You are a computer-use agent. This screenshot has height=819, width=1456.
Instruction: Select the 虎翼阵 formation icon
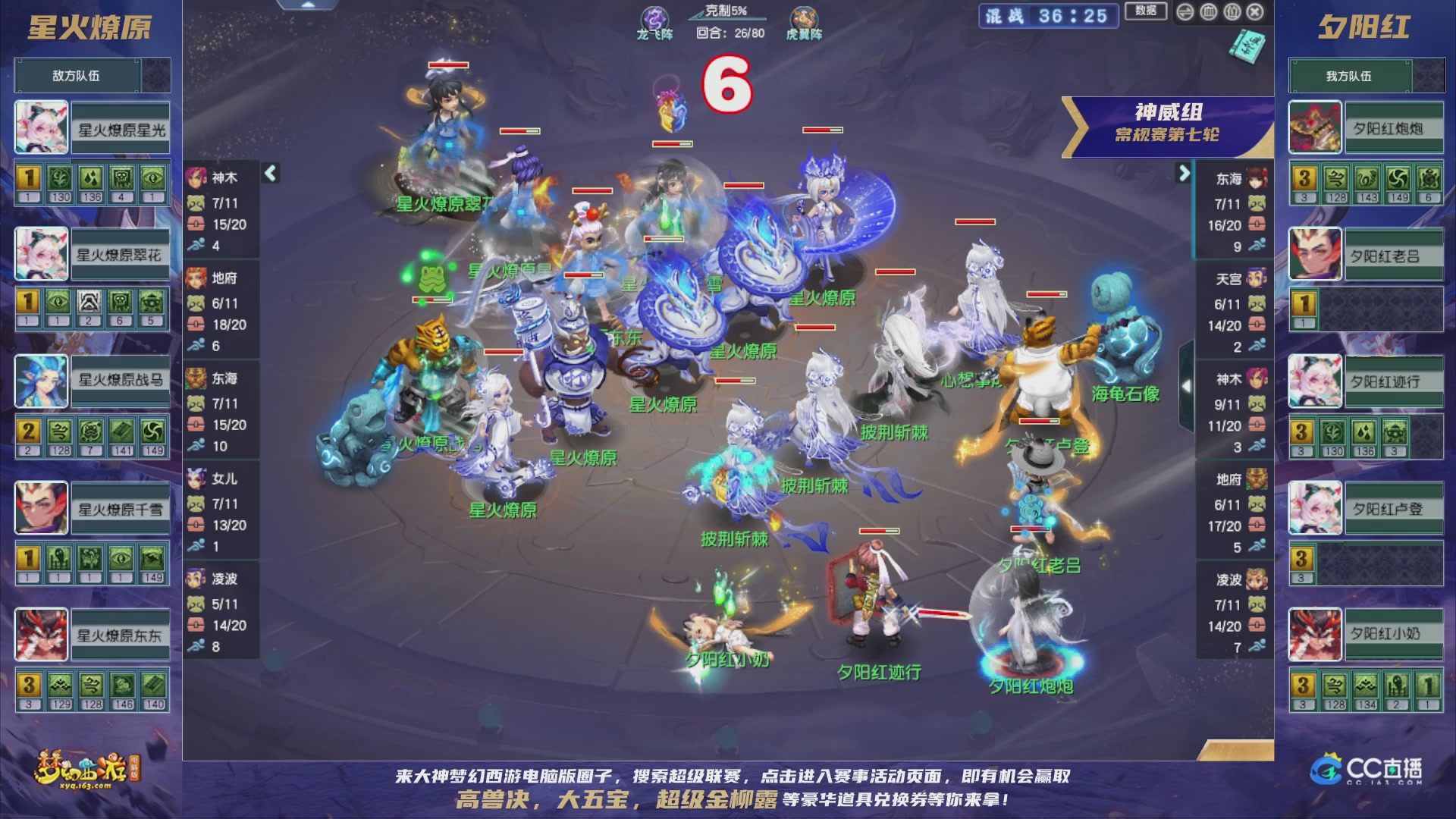(805, 18)
